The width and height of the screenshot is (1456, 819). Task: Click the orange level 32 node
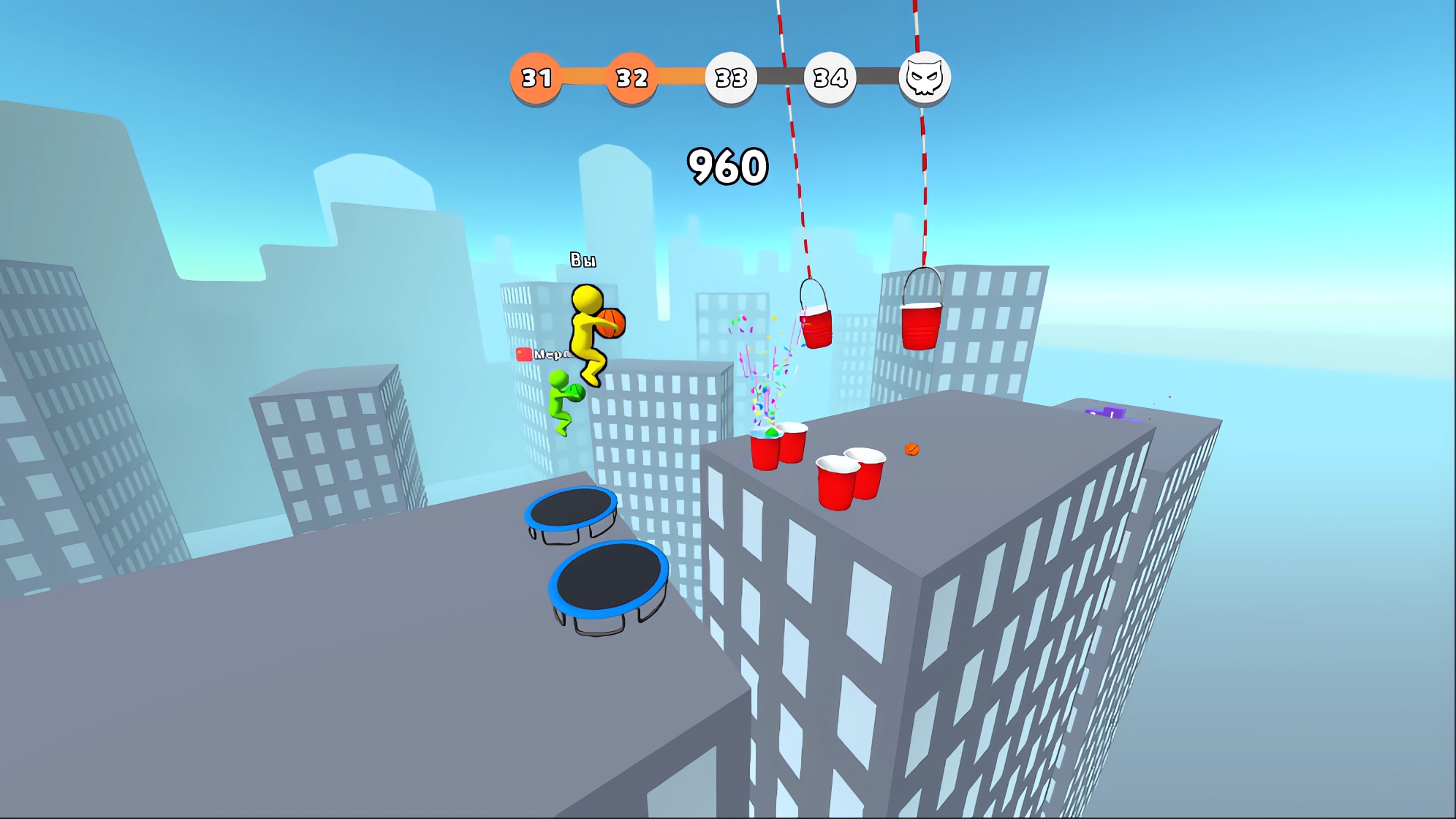[632, 75]
